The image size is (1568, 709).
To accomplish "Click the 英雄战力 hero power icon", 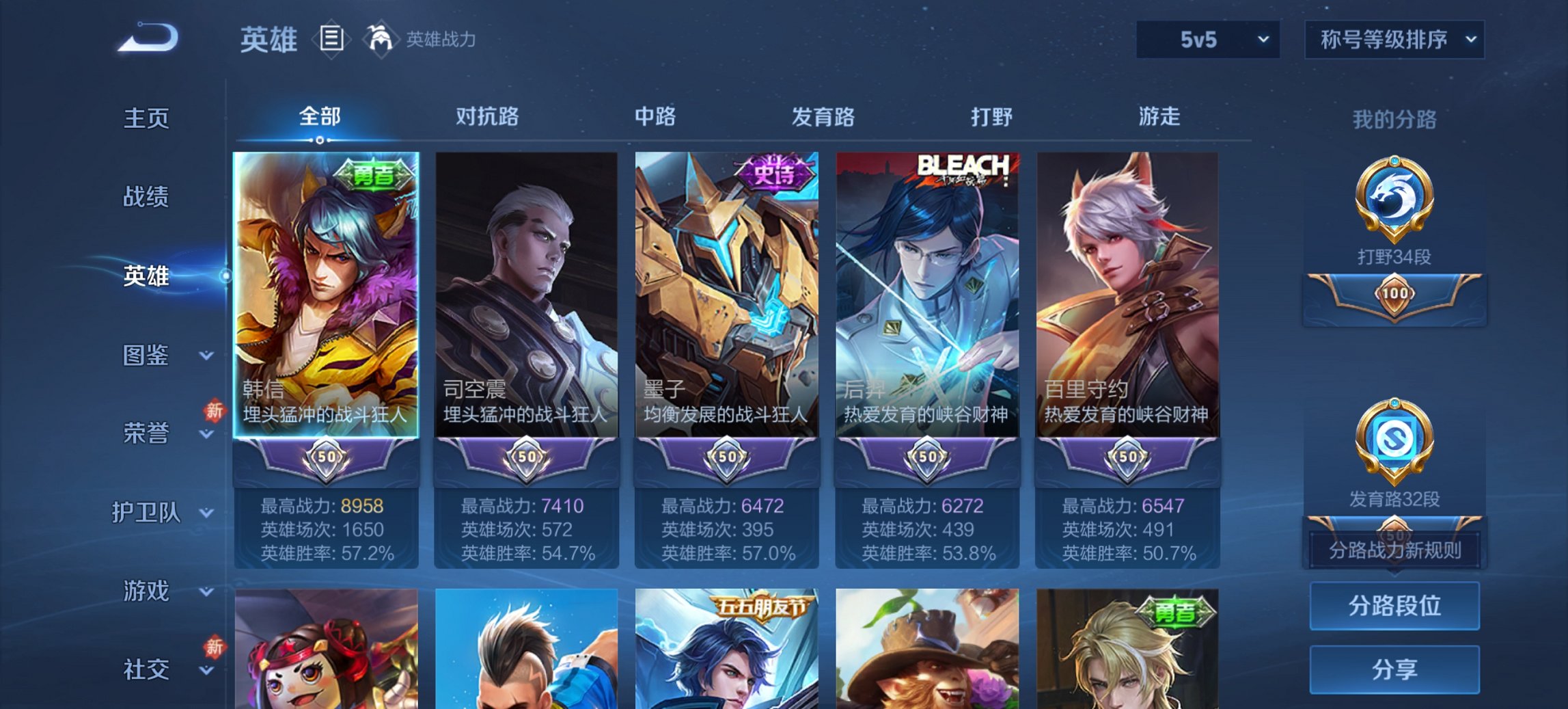I will [380, 39].
